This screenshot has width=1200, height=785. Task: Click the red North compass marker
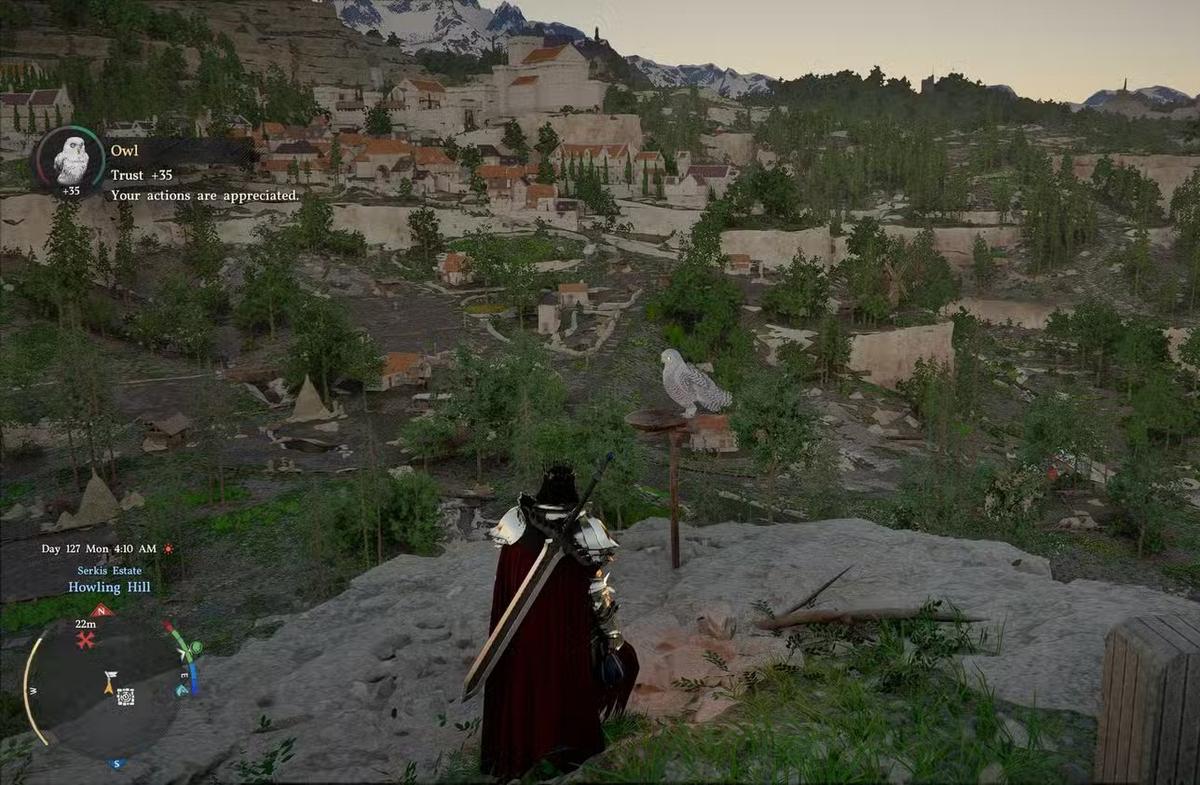tap(101, 611)
